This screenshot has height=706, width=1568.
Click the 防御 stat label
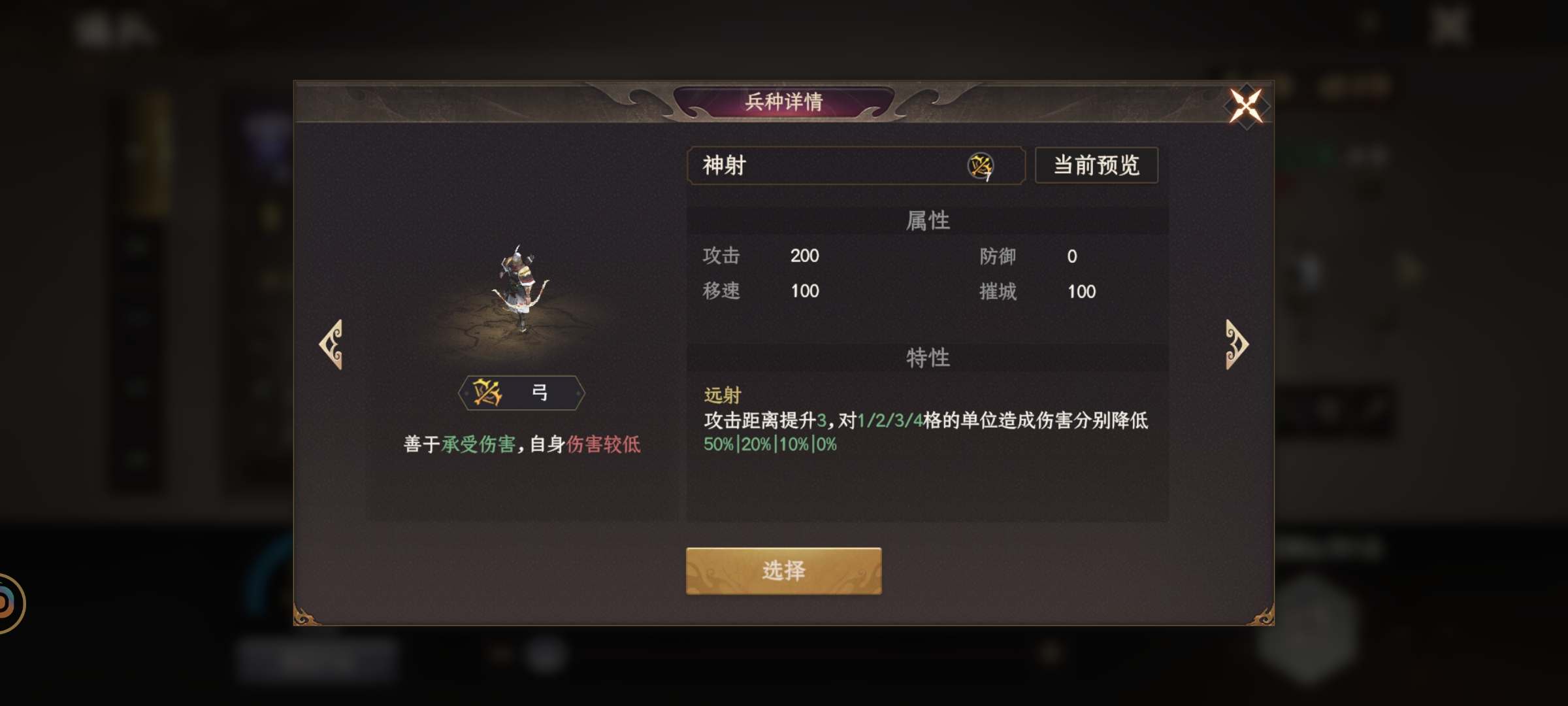click(998, 256)
